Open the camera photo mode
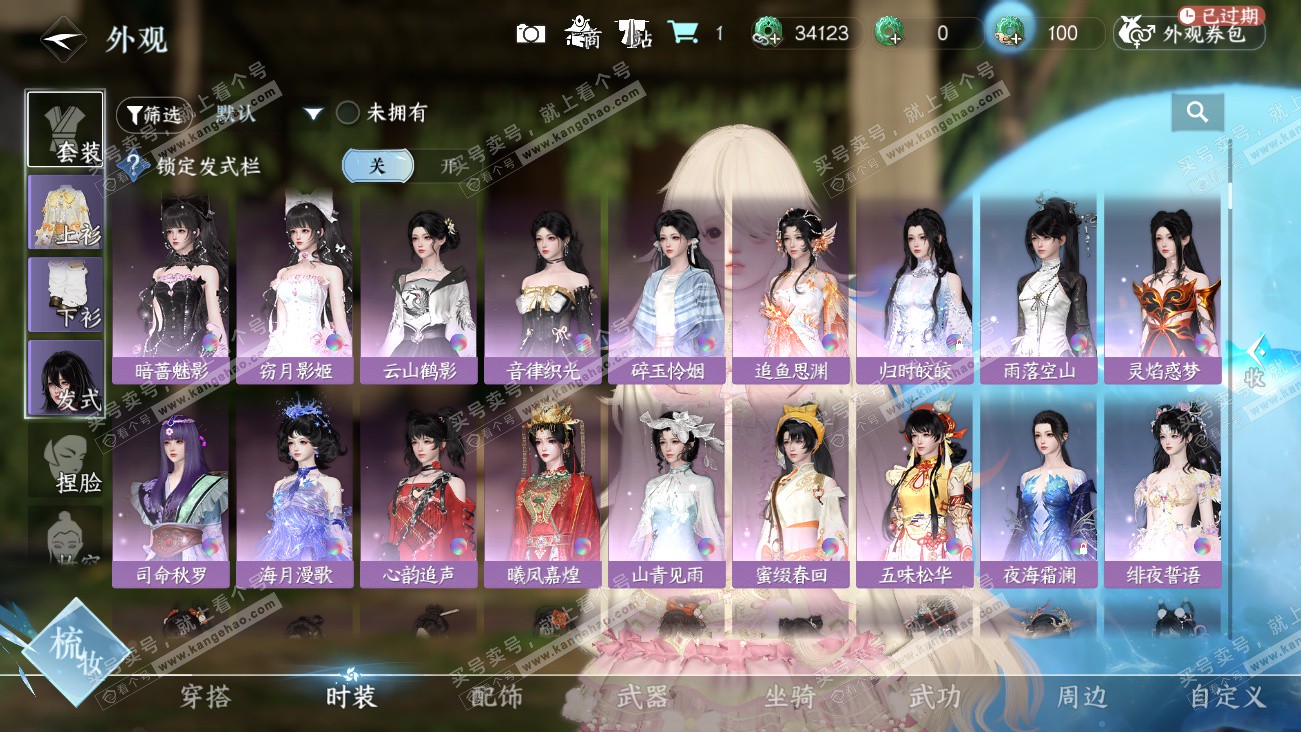The width and height of the screenshot is (1301, 732). [x=530, y=34]
